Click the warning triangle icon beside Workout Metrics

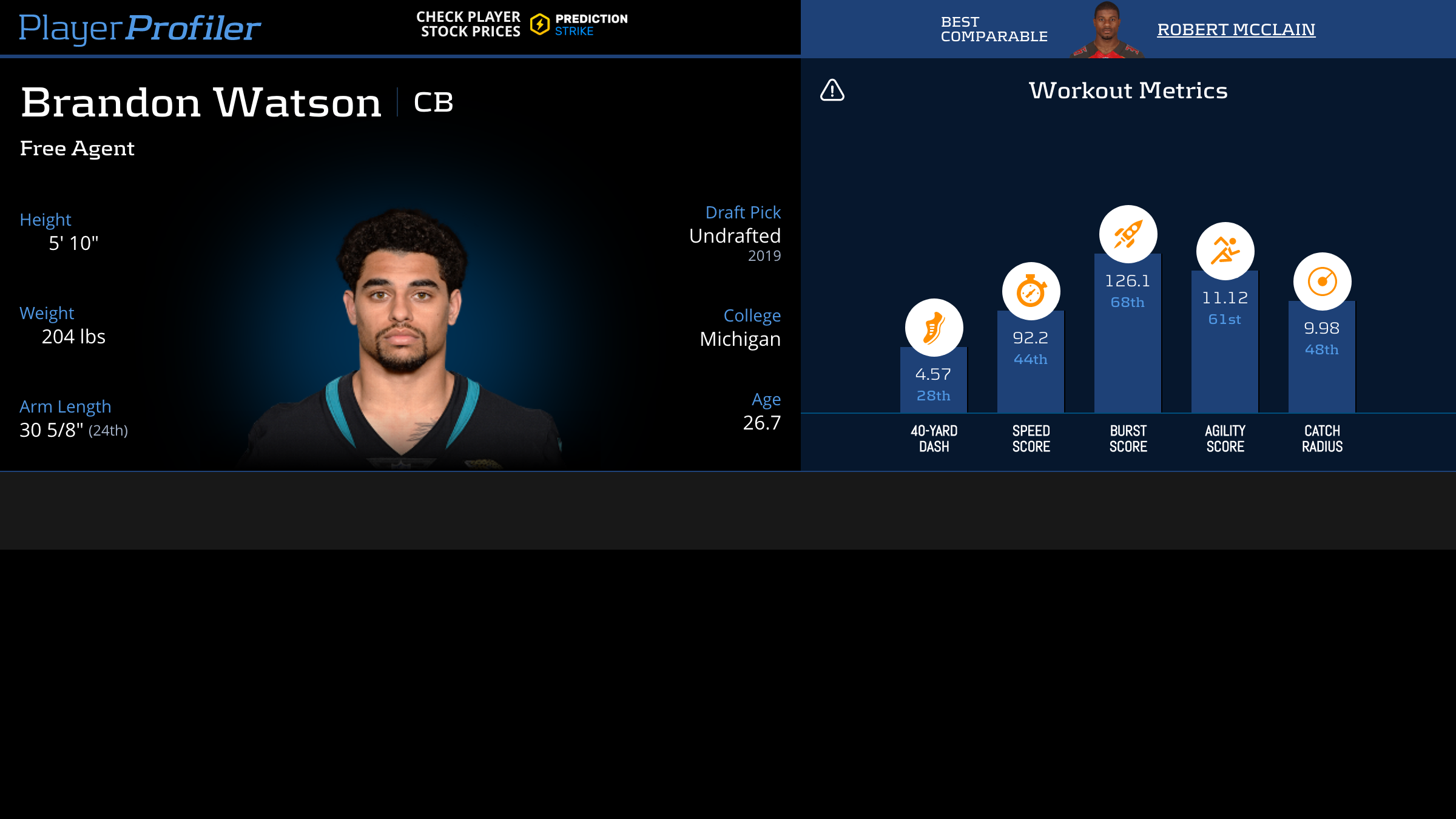pyautogui.click(x=832, y=90)
